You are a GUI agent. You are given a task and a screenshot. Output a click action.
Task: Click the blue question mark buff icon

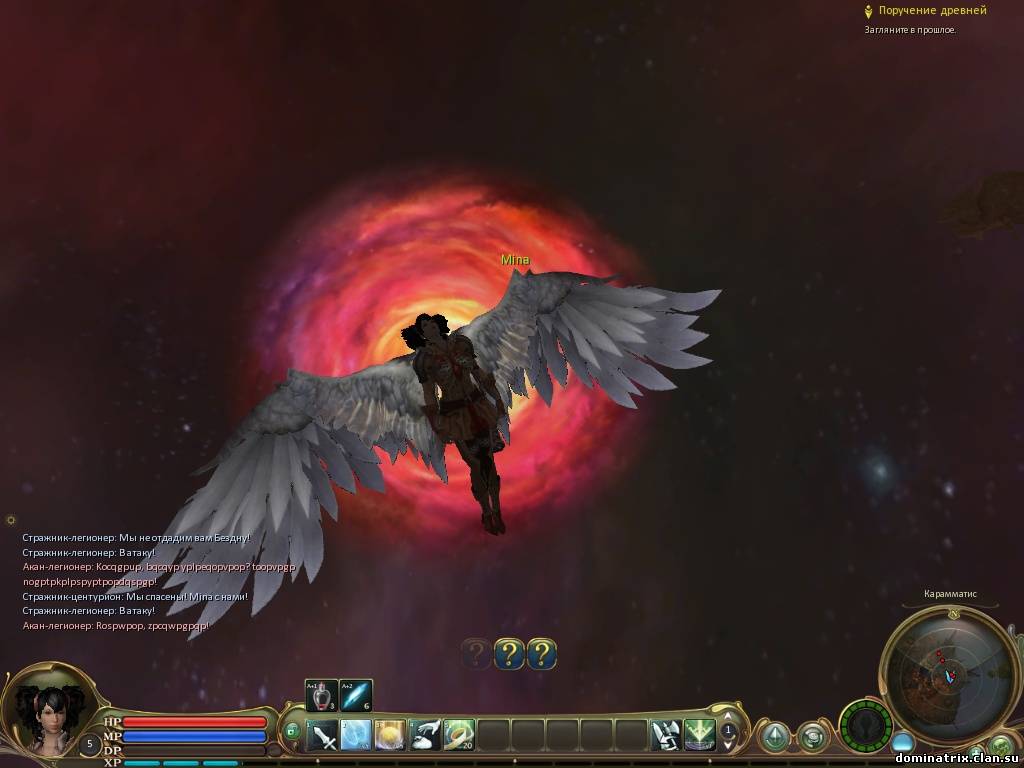509,655
